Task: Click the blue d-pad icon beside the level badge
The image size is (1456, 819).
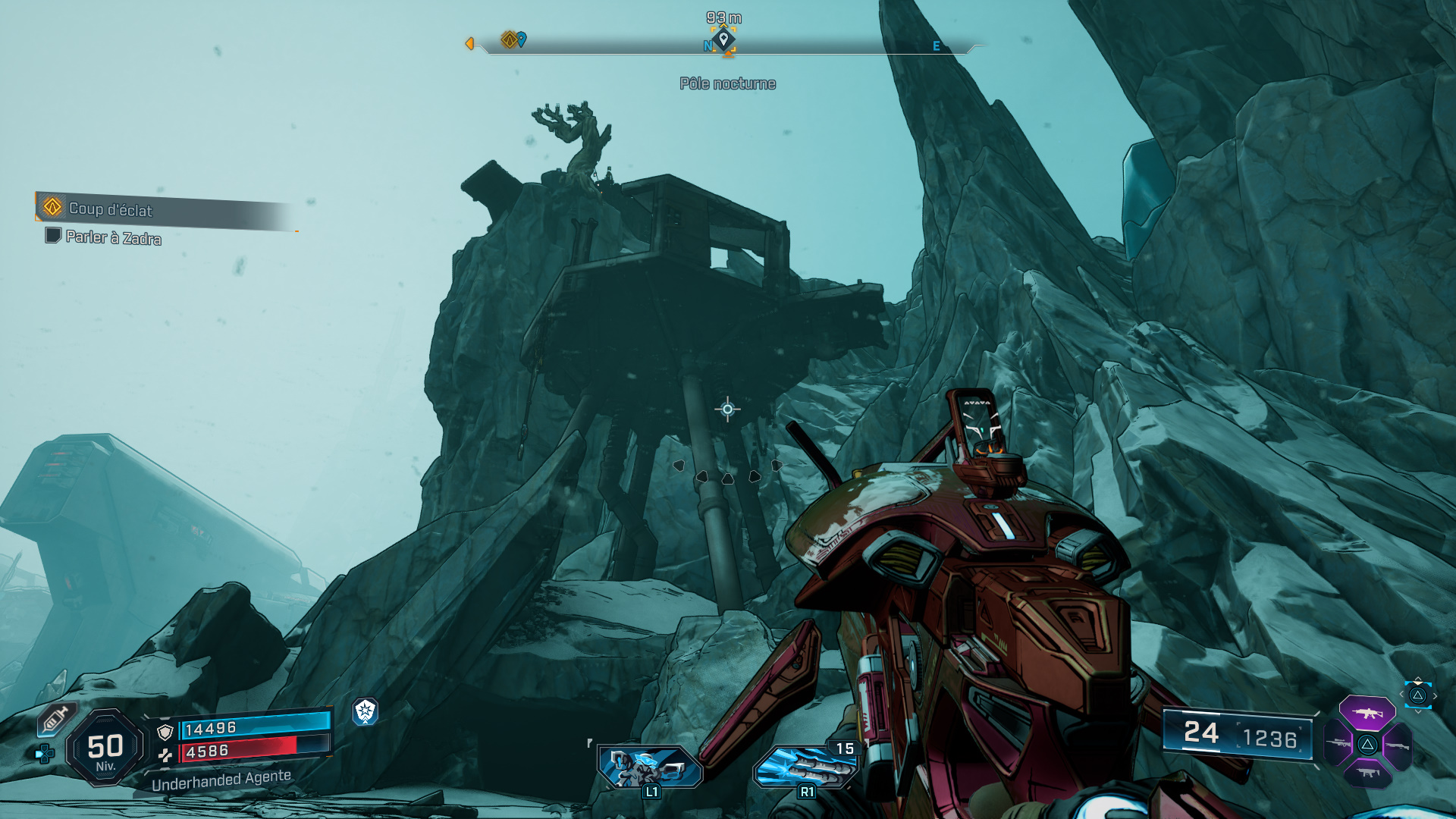Action: (45, 754)
